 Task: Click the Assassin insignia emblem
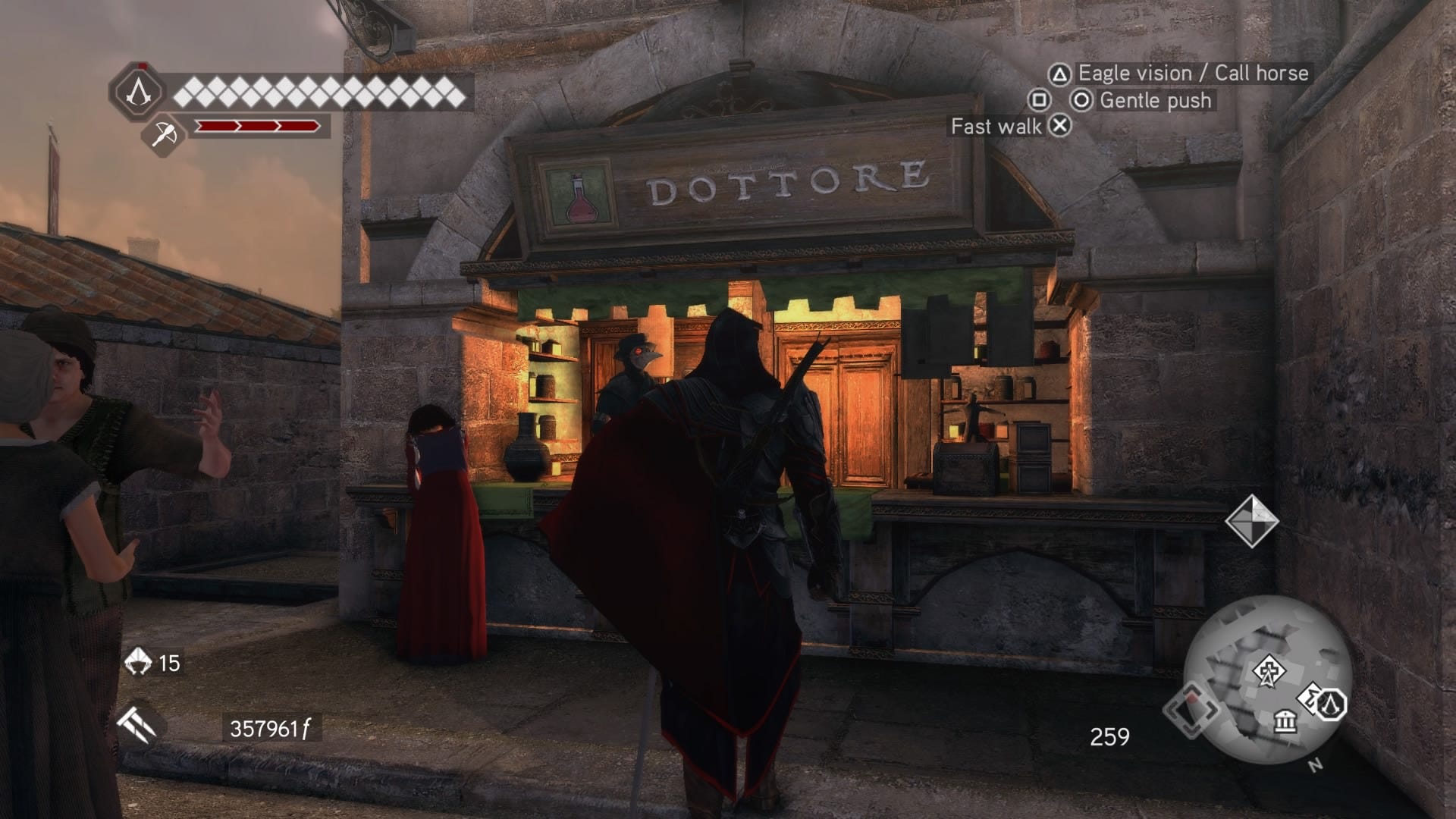(x=138, y=92)
